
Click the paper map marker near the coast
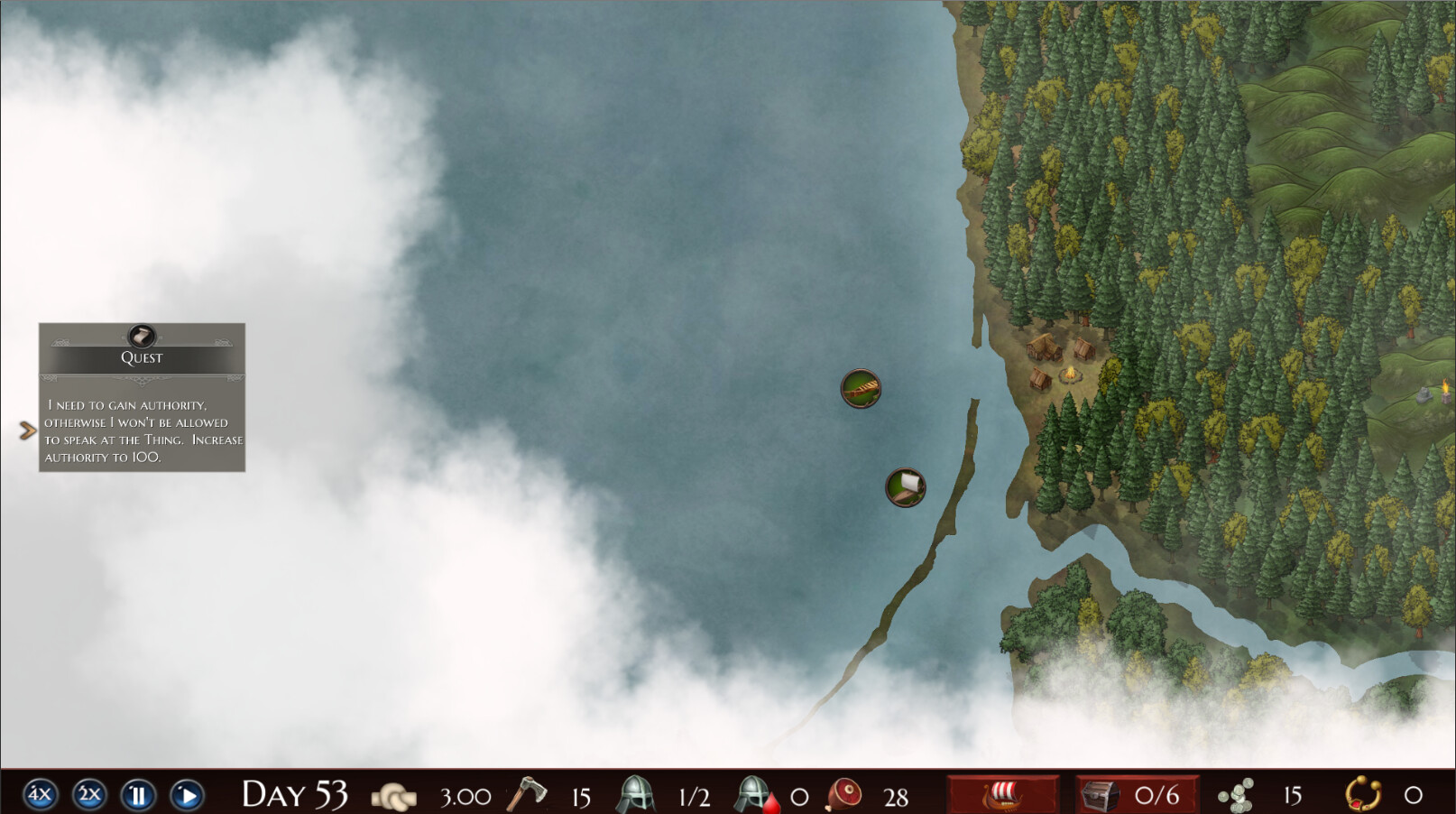(x=905, y=488)
